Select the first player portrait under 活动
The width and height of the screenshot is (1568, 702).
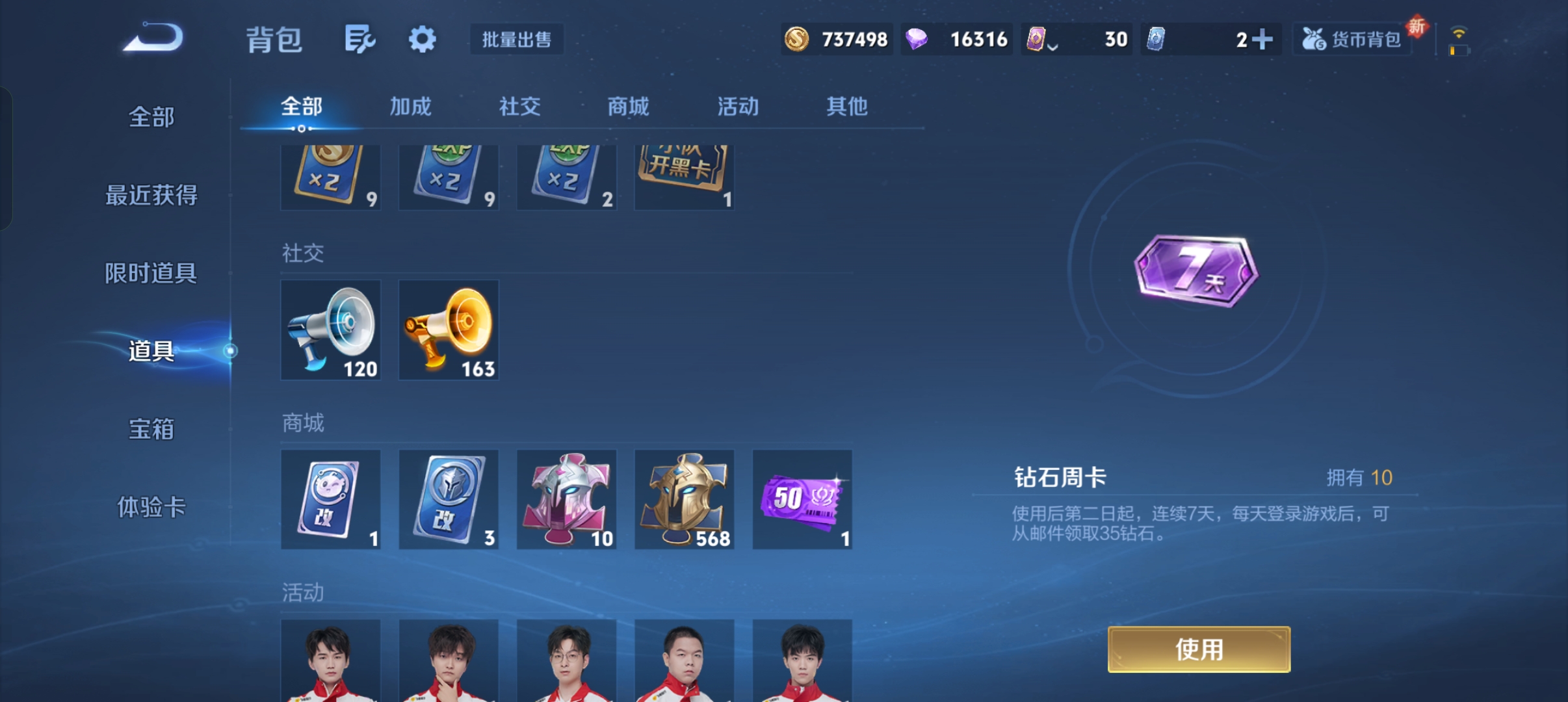330,663
